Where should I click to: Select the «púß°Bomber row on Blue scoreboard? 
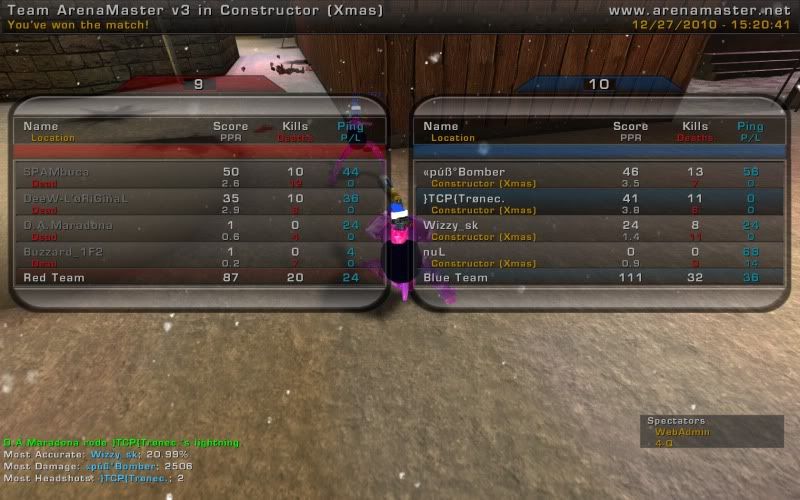pos(598,177)
